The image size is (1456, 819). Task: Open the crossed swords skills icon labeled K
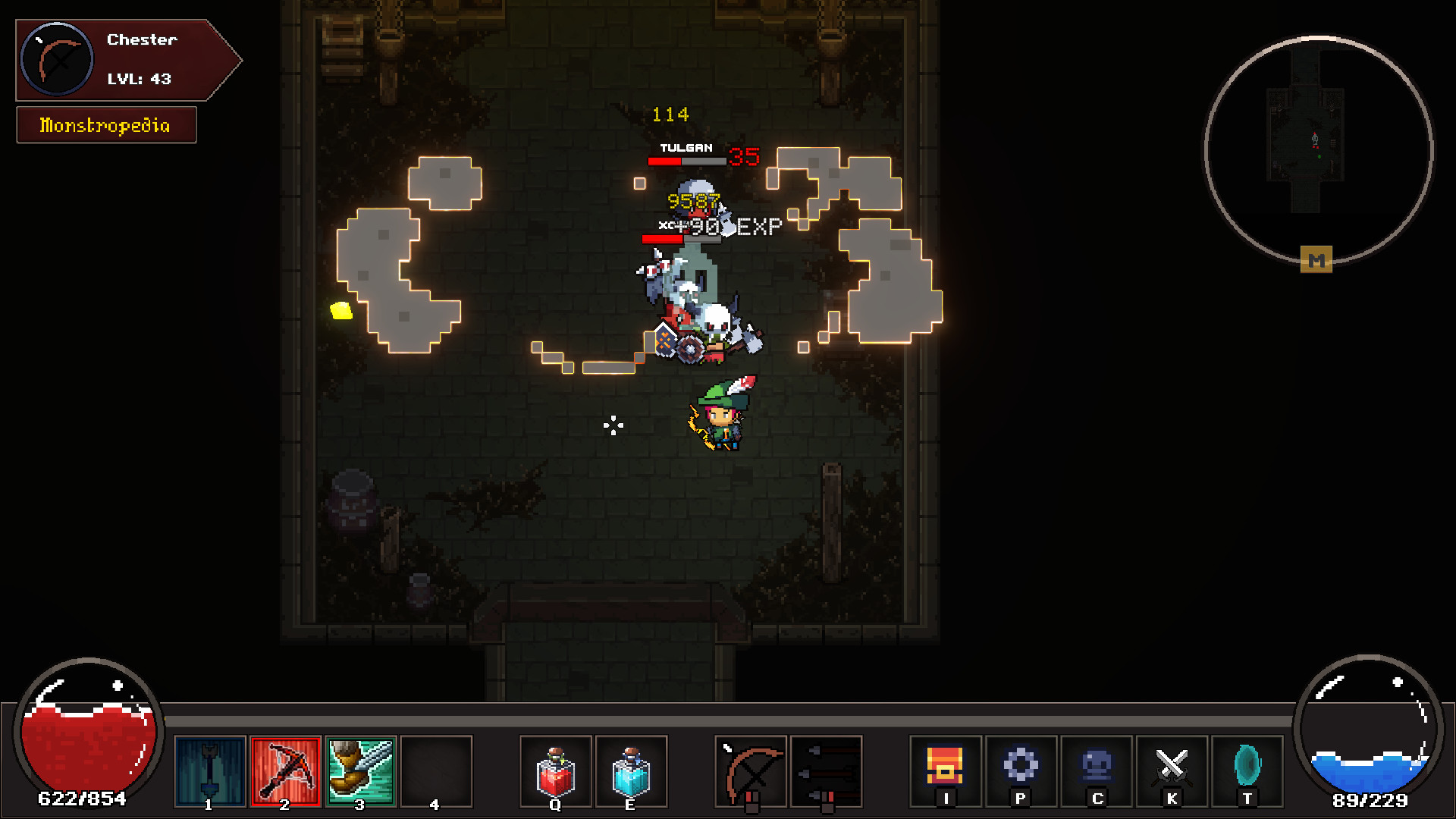(x=1172, y=770)
